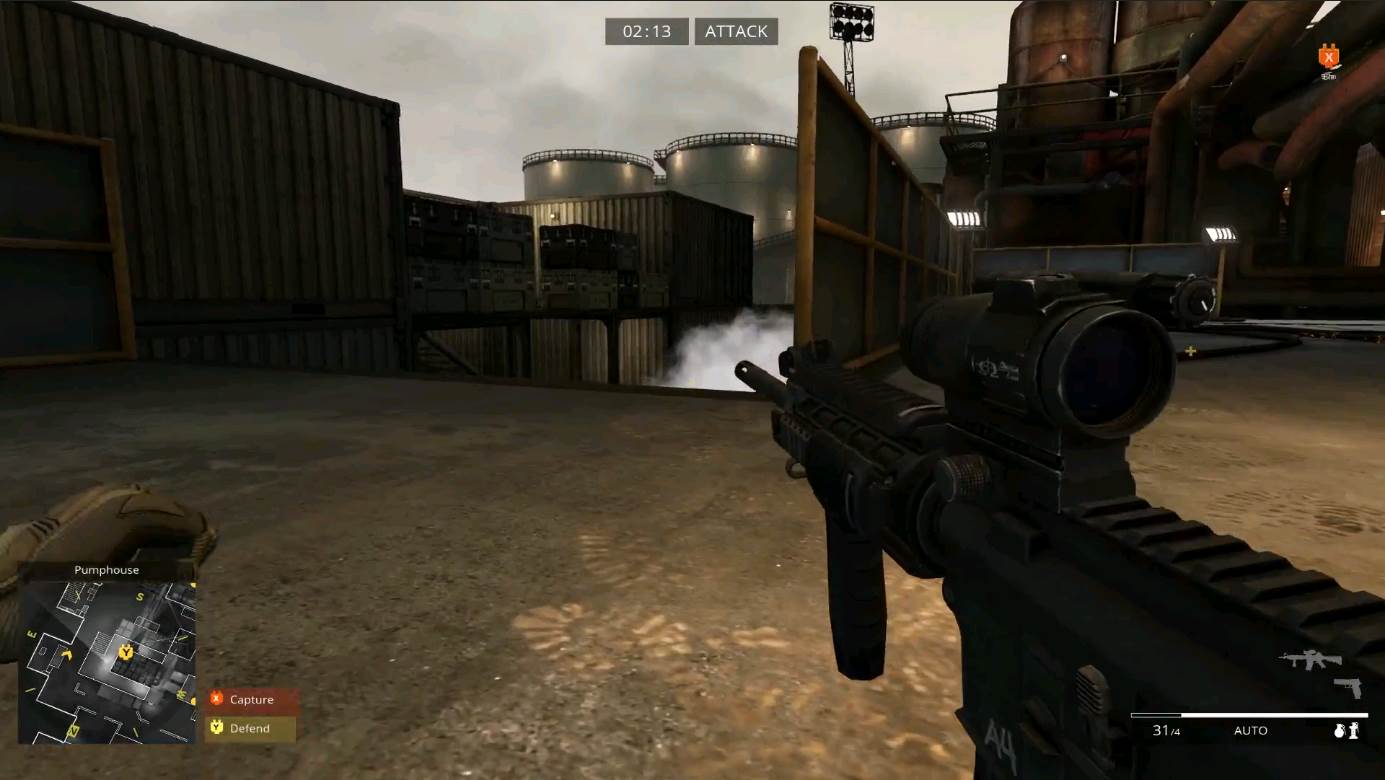Choose the assault rifle weapon icon
Viewport: 1385px width, 780px height.
(x=1310, y=659)
